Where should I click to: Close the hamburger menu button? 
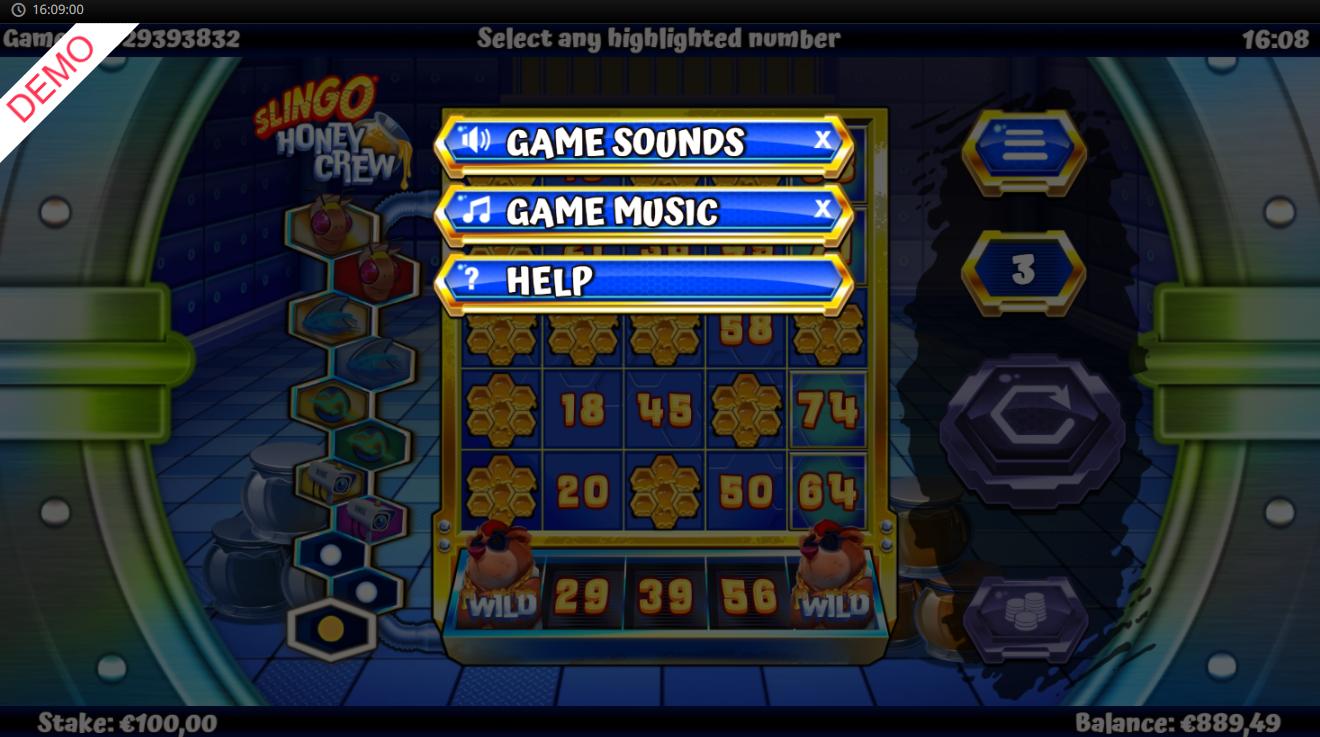pyautogui.click(x=1023, y=150)
